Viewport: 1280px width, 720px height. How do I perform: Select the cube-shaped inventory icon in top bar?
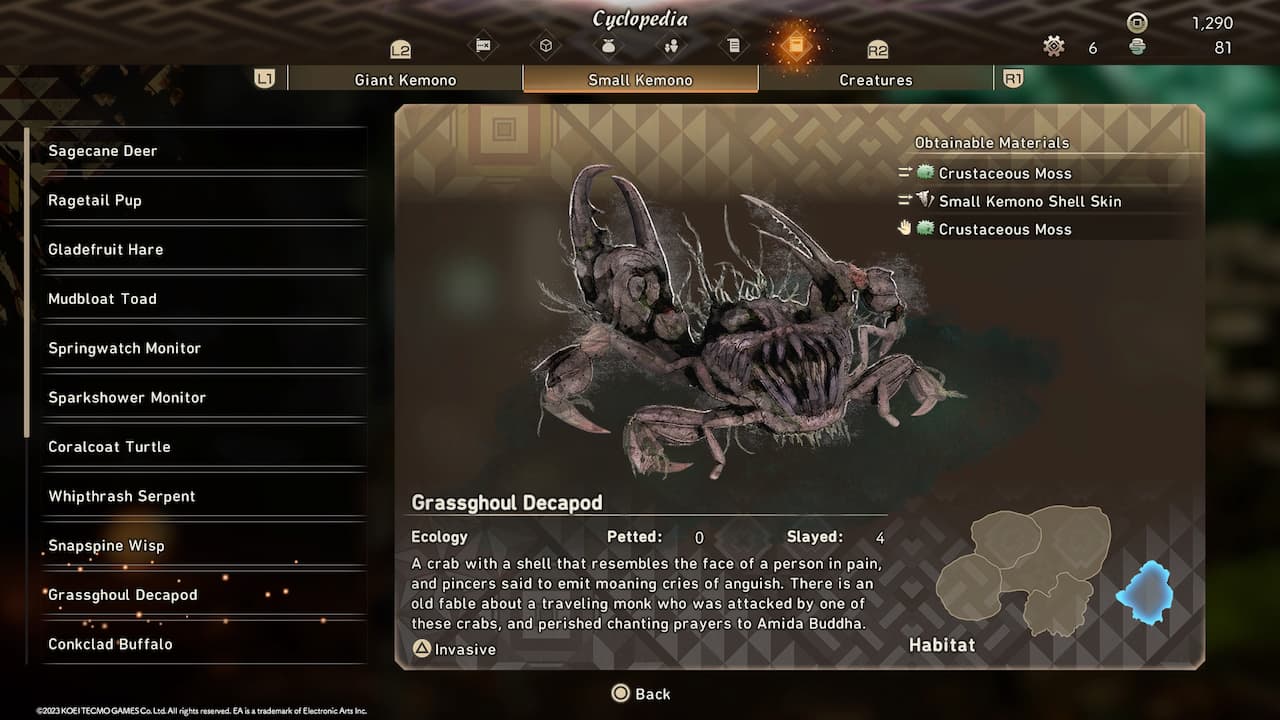click(546, 45)
